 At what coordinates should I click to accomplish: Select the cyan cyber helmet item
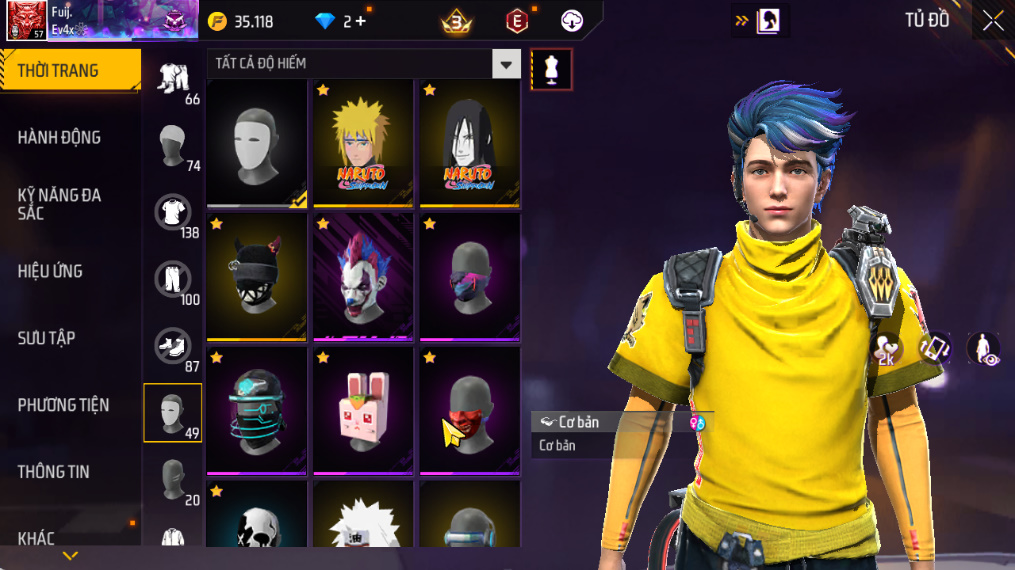pos(257,410)
